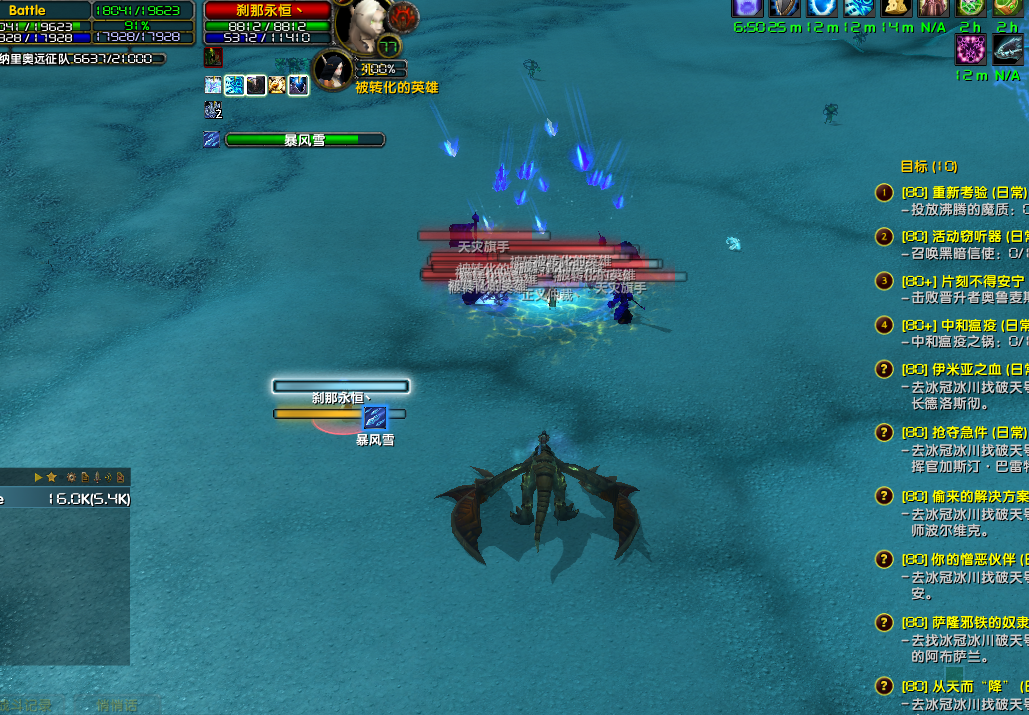
Task: Click the shield buff icon showing 25 m
Action: (784, 8)
